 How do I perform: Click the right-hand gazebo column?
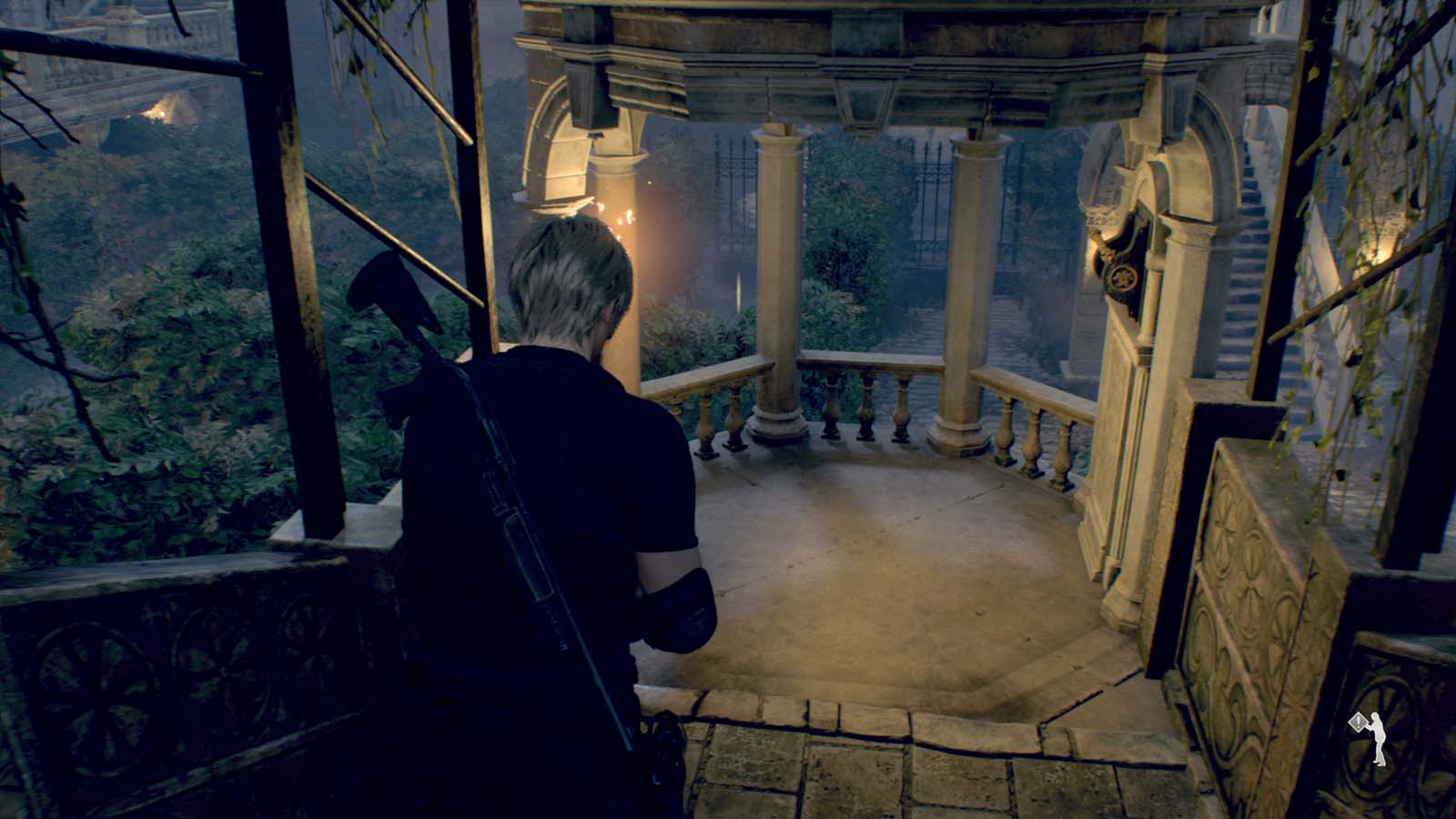coord(965,273)
